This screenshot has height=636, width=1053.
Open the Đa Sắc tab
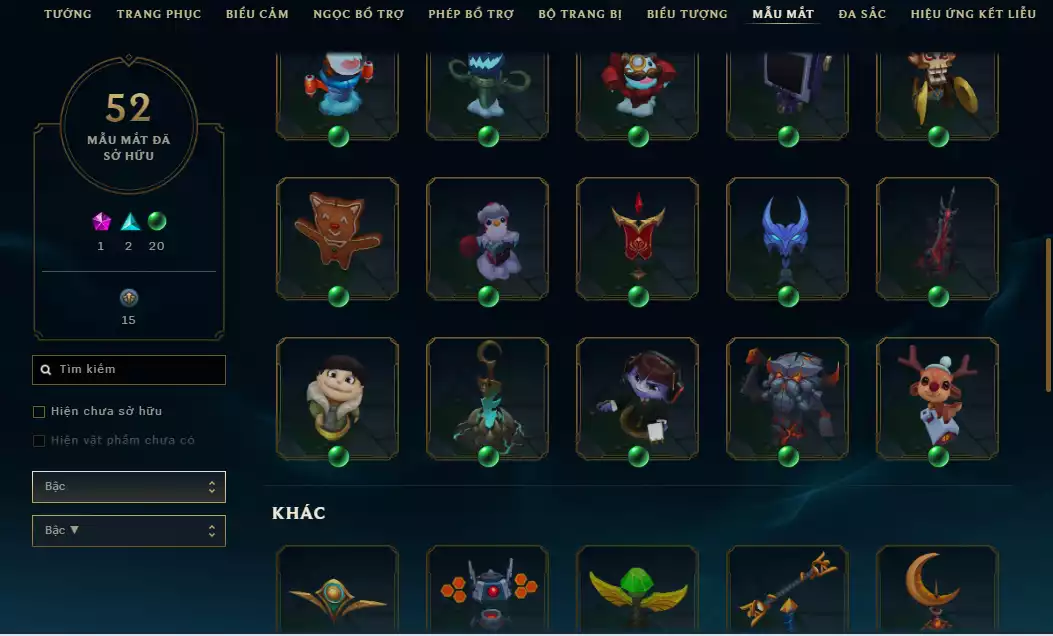[x=863, y=14]
